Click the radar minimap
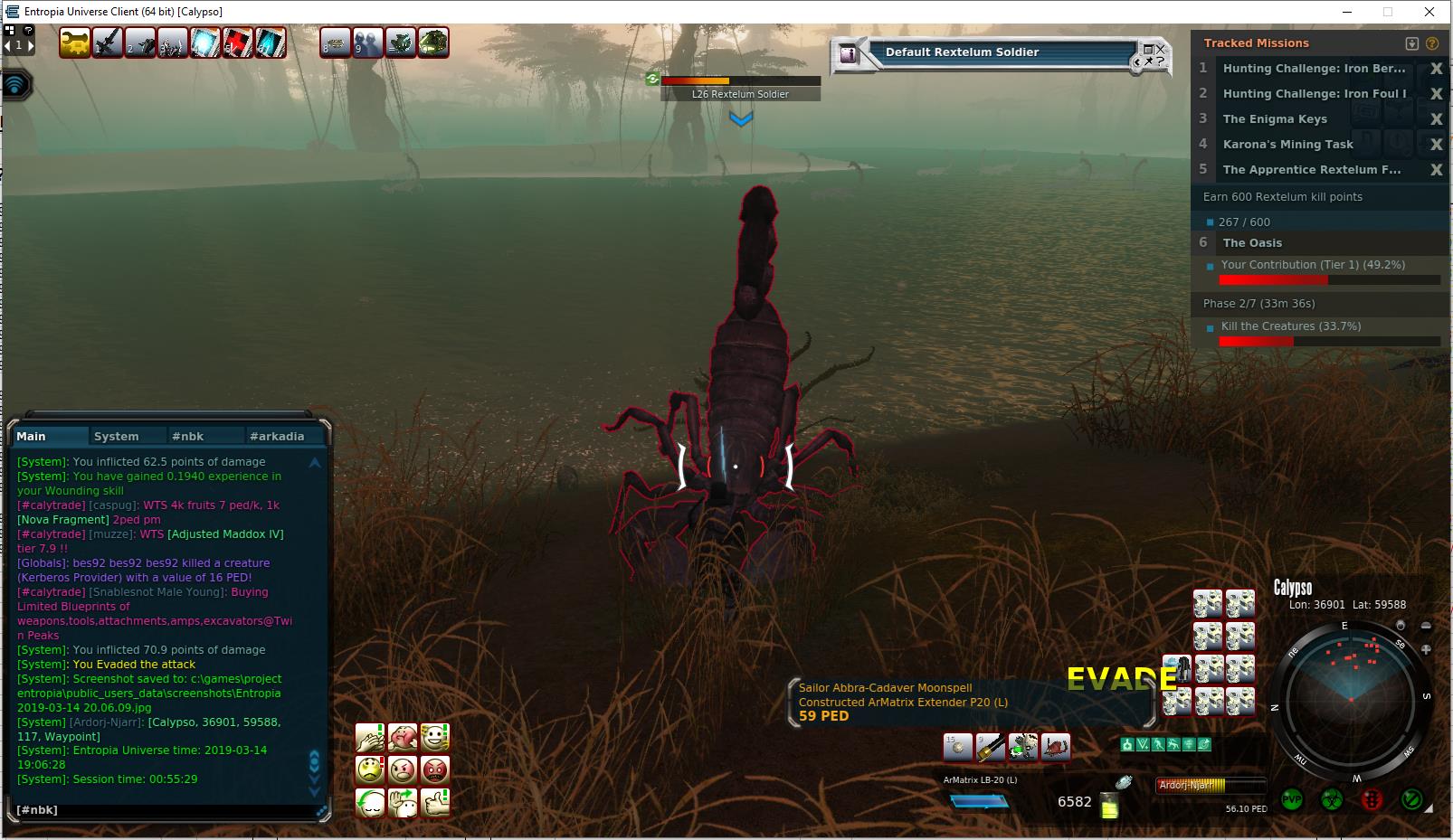The width and height of the screenshot is (1453, 840). 1350,700
